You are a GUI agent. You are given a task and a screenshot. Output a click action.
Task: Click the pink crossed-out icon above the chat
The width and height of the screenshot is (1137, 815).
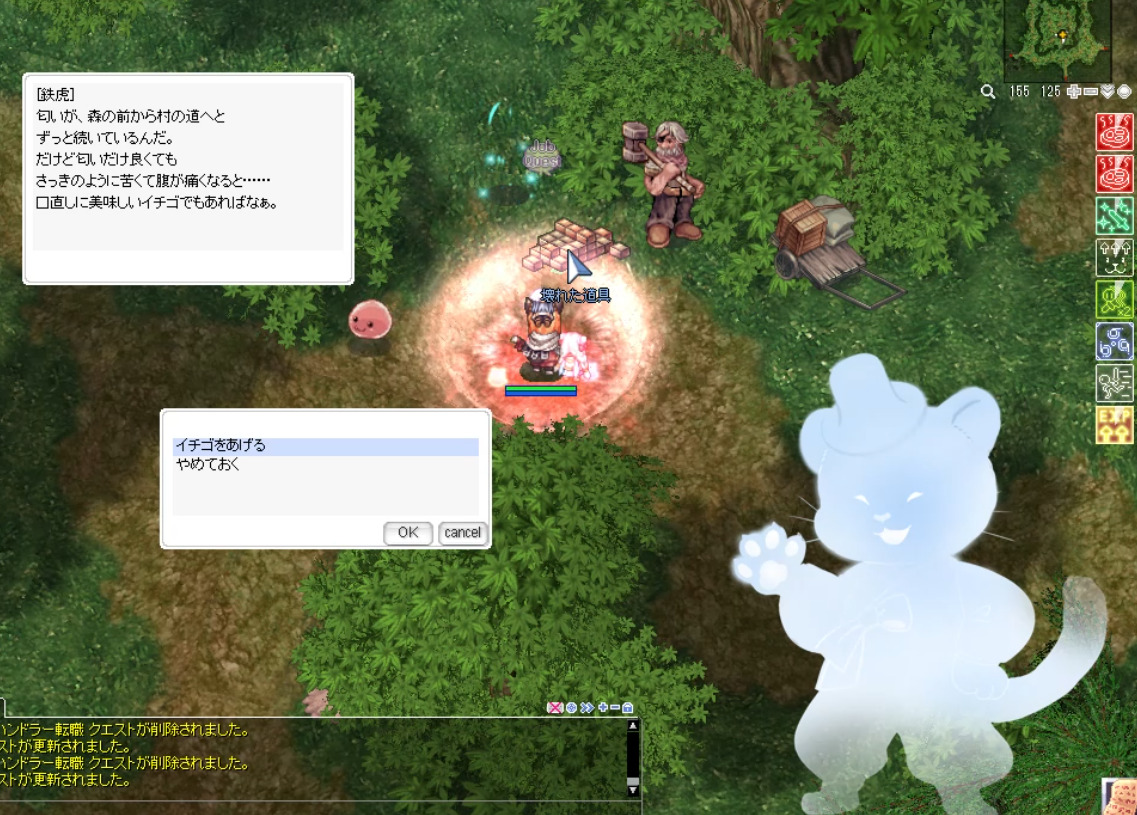coord(554,708)
